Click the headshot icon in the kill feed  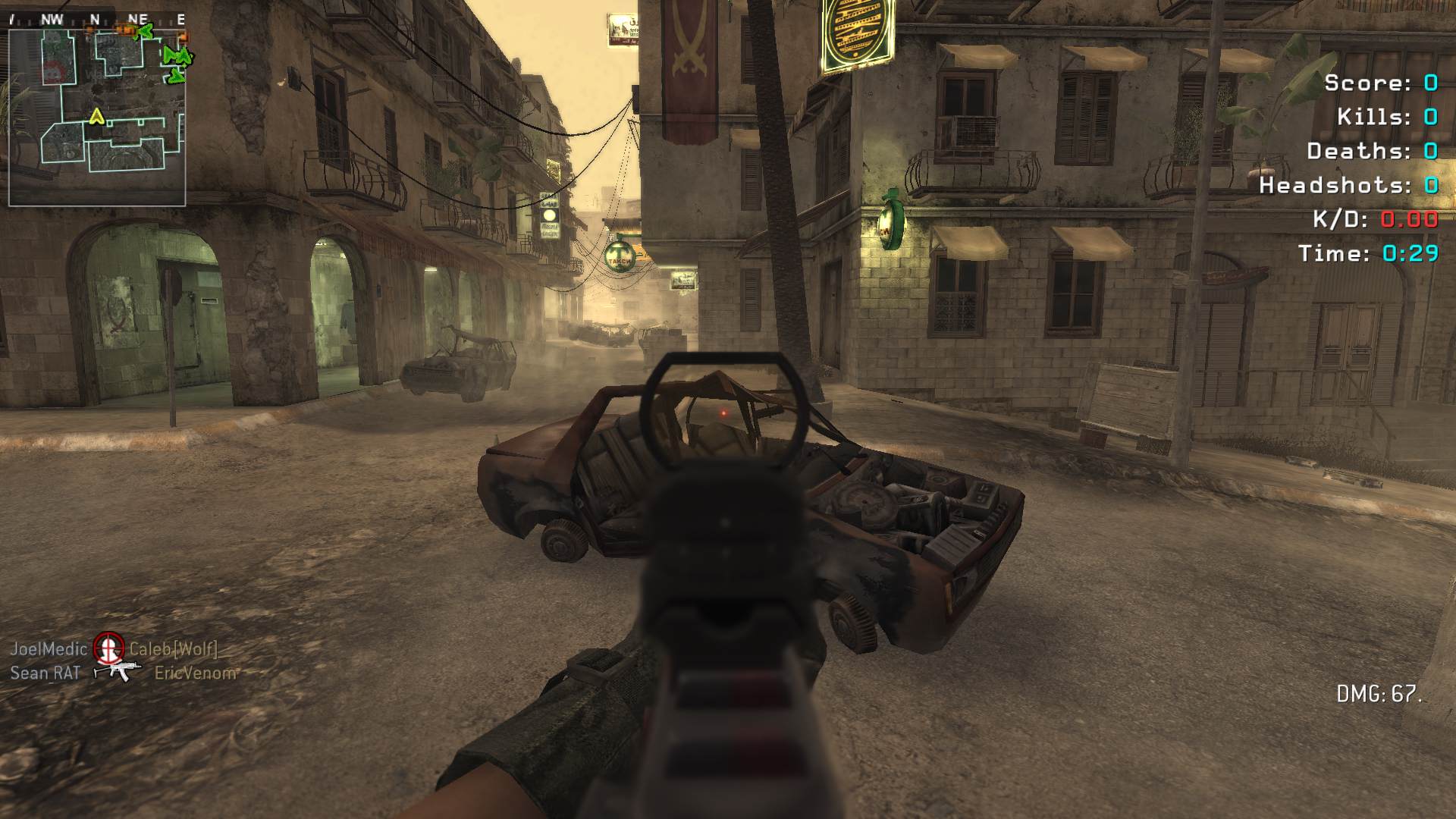(108, 648)
